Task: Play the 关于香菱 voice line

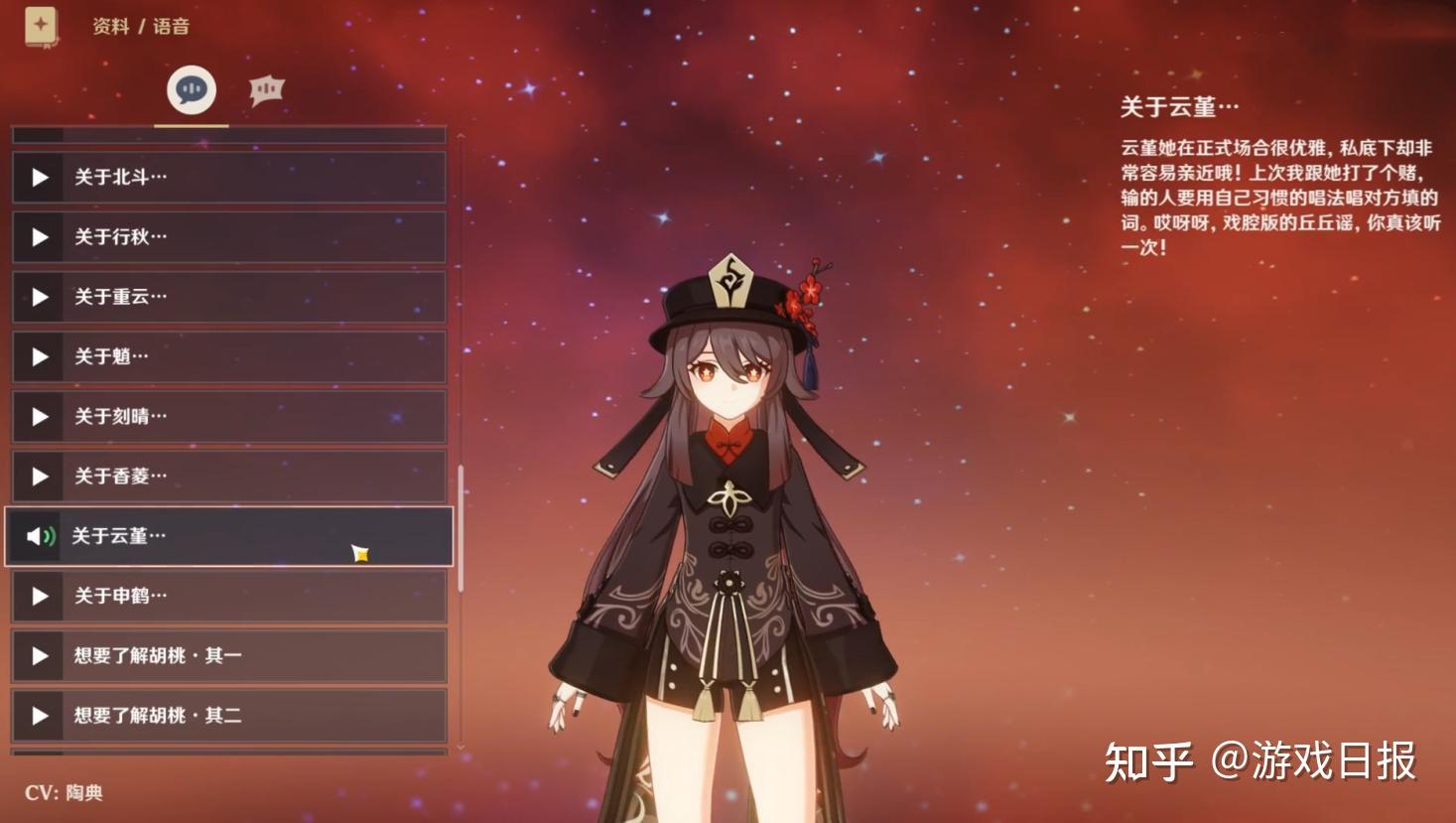Action: pos(228,477)
